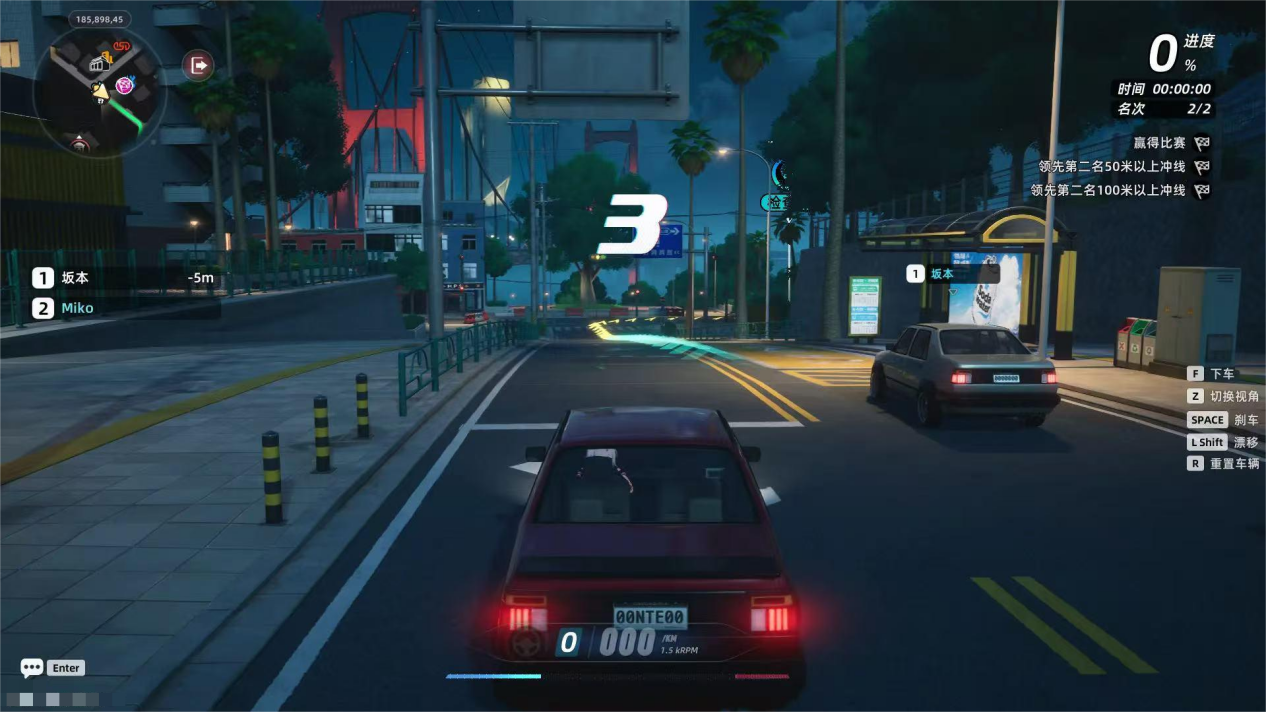Select the 赢得比赛 race objective
Viewport: 1266px width, 712px height.
tap(1159, 143)
